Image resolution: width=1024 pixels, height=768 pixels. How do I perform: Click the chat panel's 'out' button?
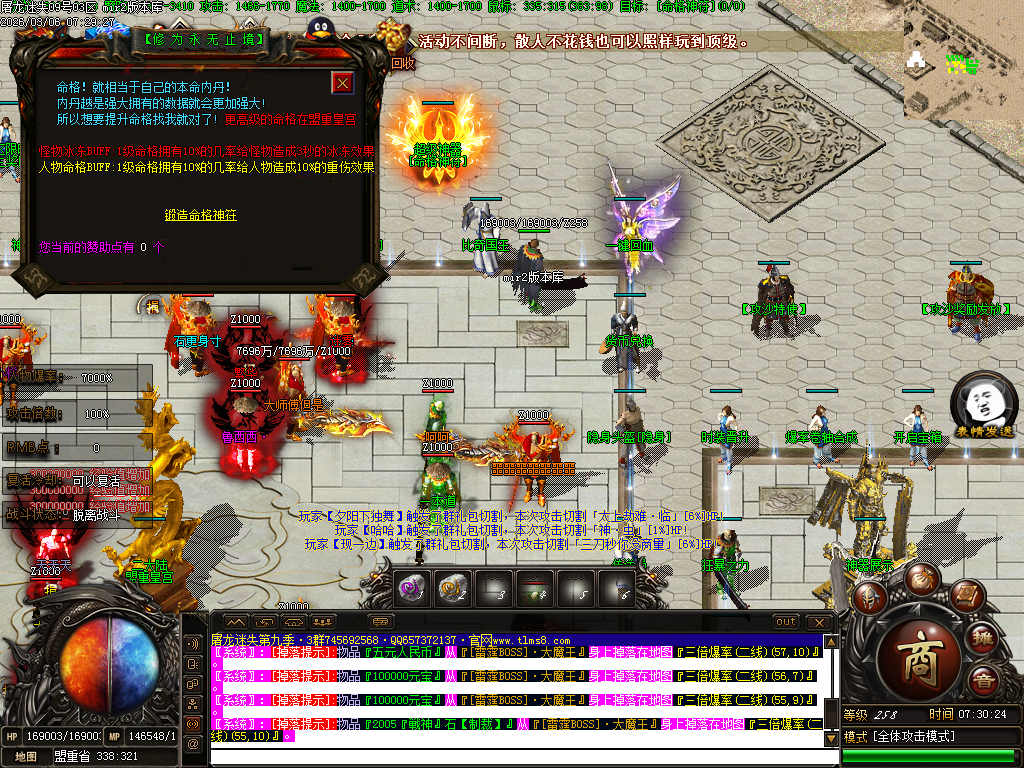(786, 622)
